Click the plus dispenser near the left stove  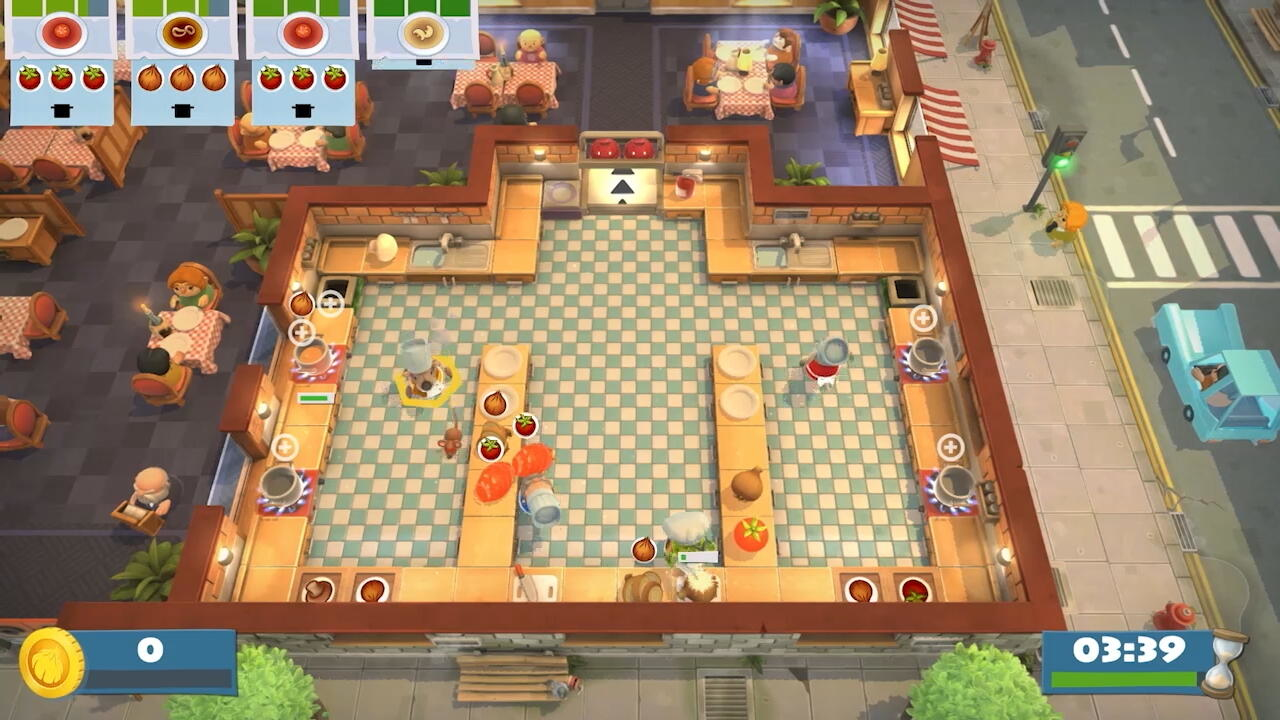tap(302, 330)
